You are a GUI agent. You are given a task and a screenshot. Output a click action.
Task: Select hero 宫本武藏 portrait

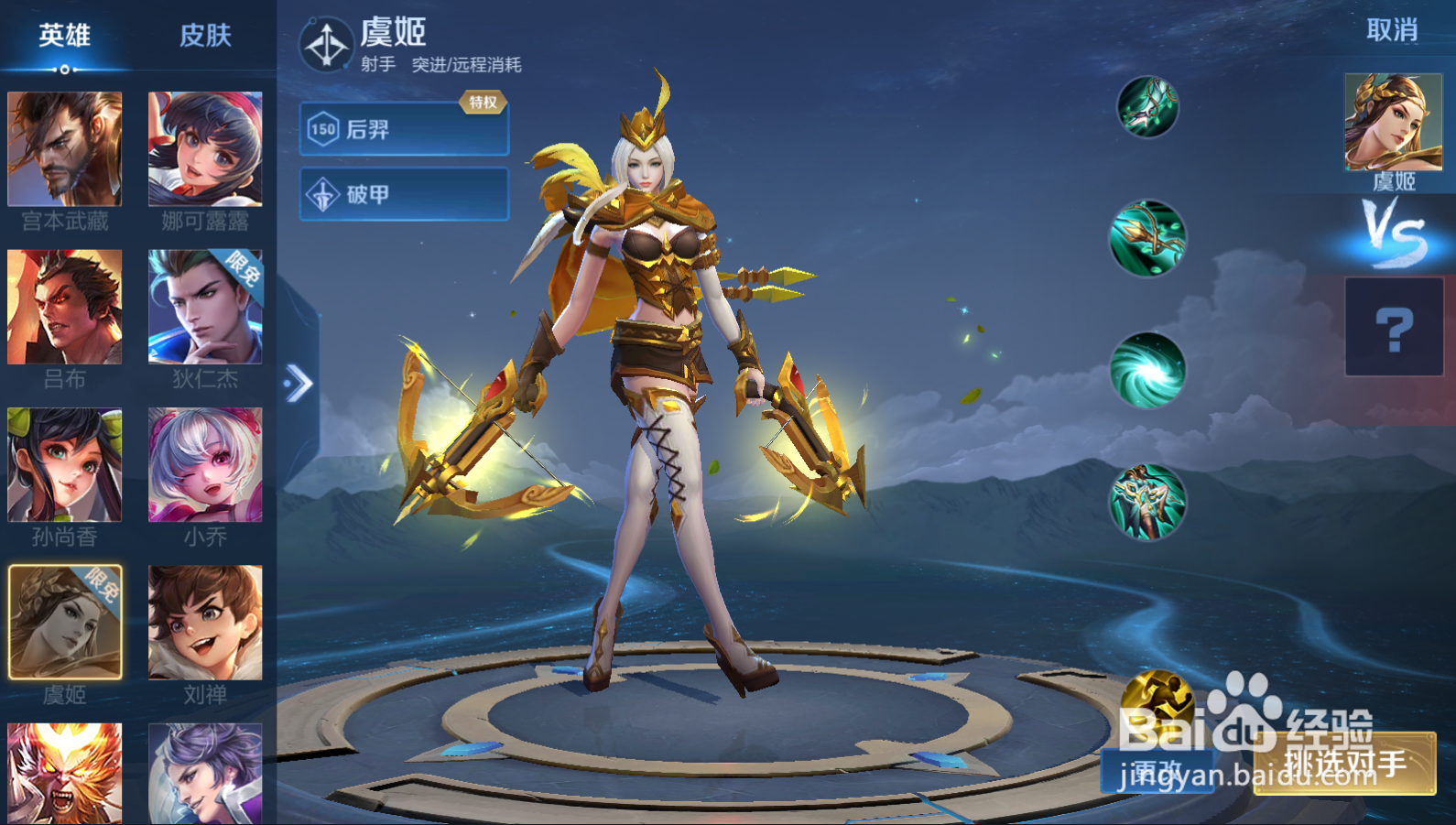(x=64, y=149)
